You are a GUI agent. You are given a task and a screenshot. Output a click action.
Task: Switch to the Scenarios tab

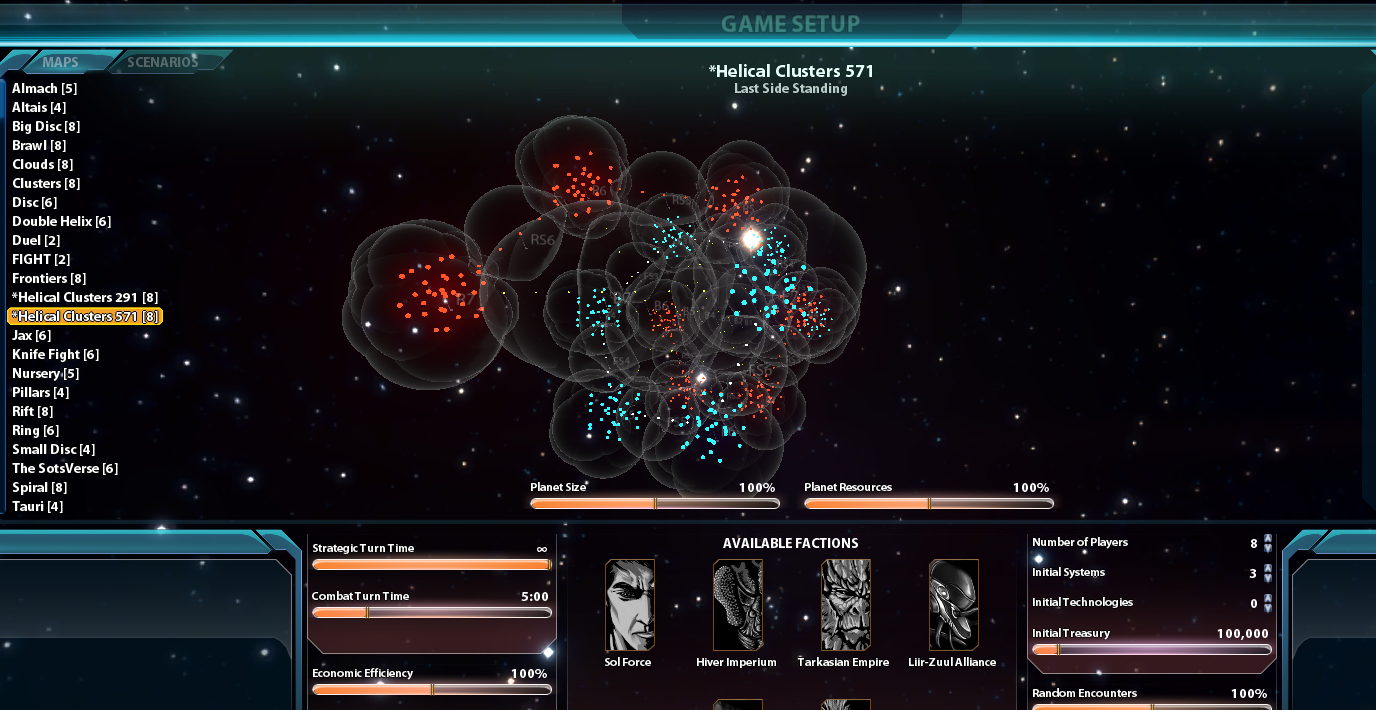[x=163, y=62]
